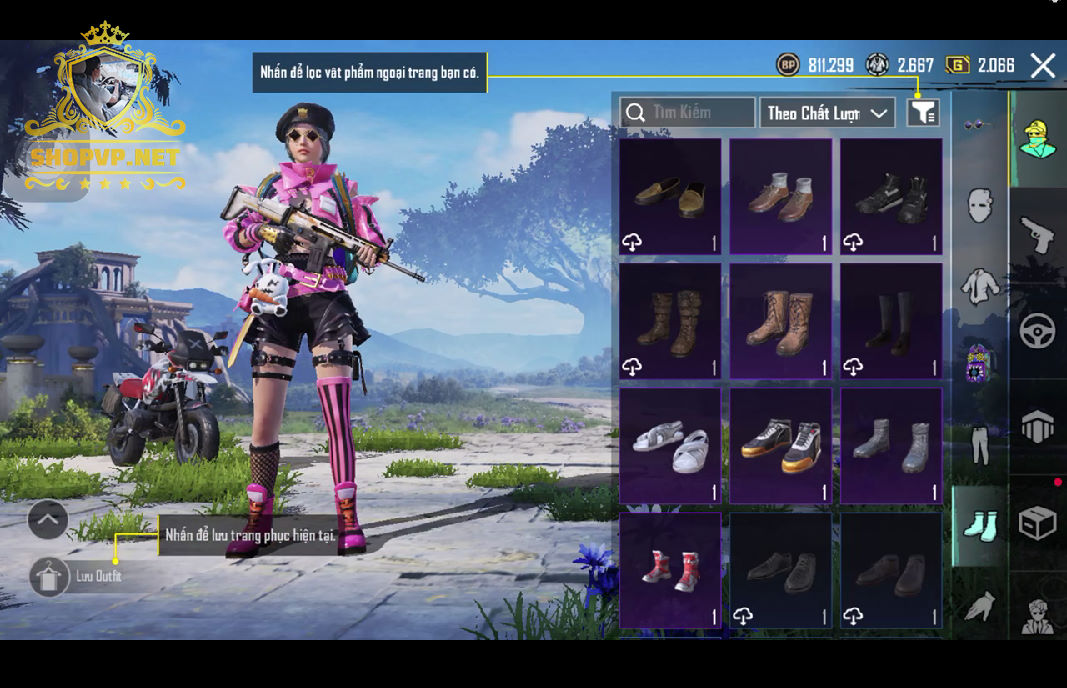The width and height of the screenshot is (1067, 688).
Task: Switch to the glasses sub-category tab
Action: (x=978, y=125)
